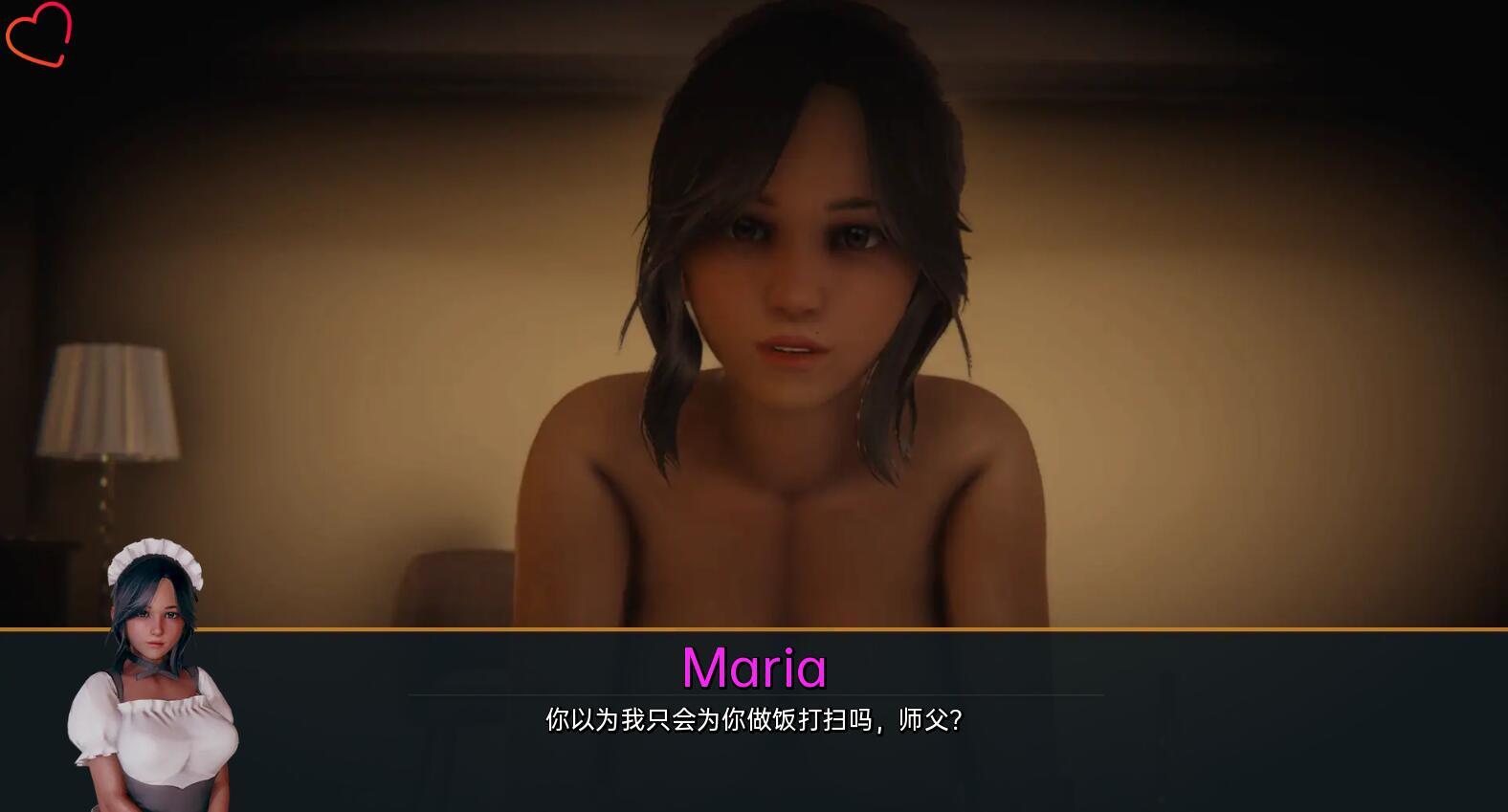
Task: Click Maria's face in the main scene
Action: 804,268
